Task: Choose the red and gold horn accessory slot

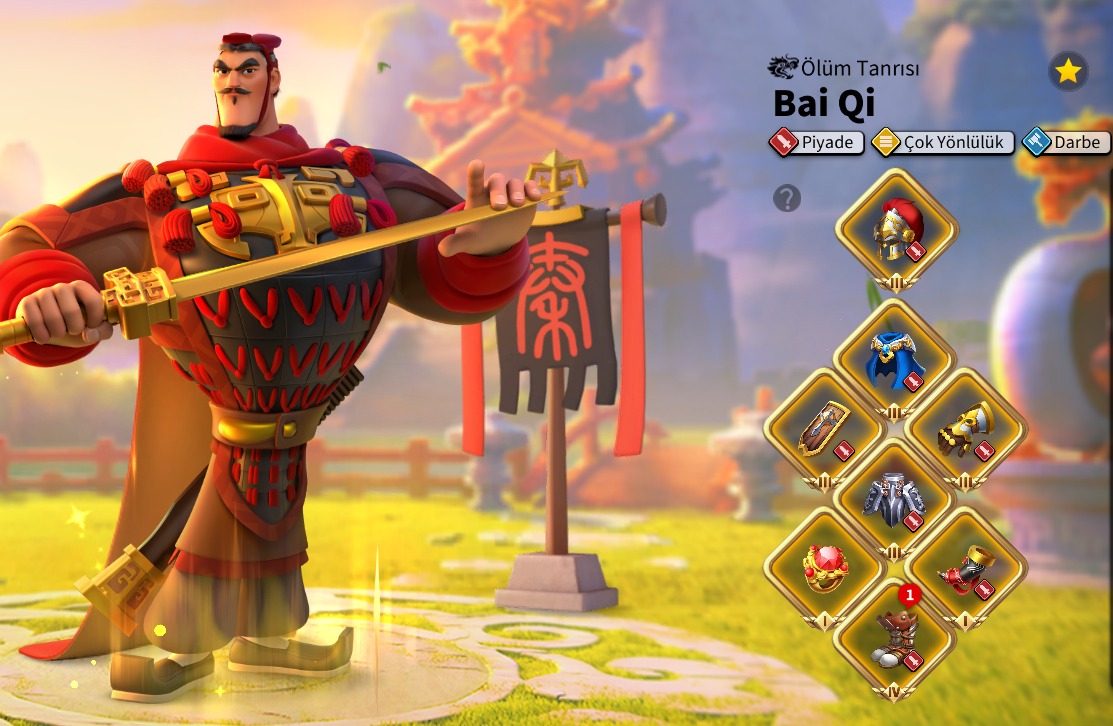Action: pos(965,567)
